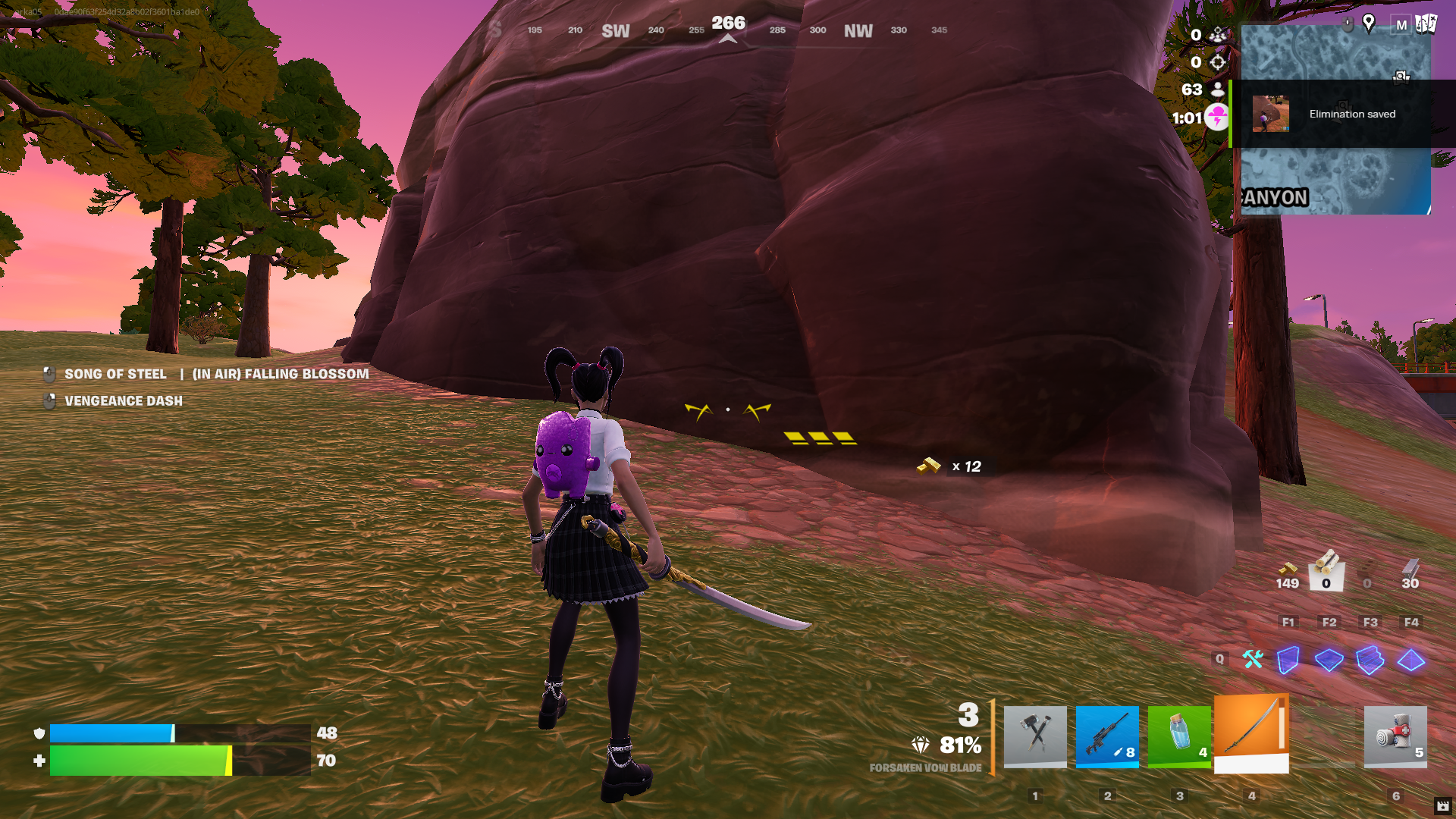Equip the blue sniper rifle slot

(1107, 736)
